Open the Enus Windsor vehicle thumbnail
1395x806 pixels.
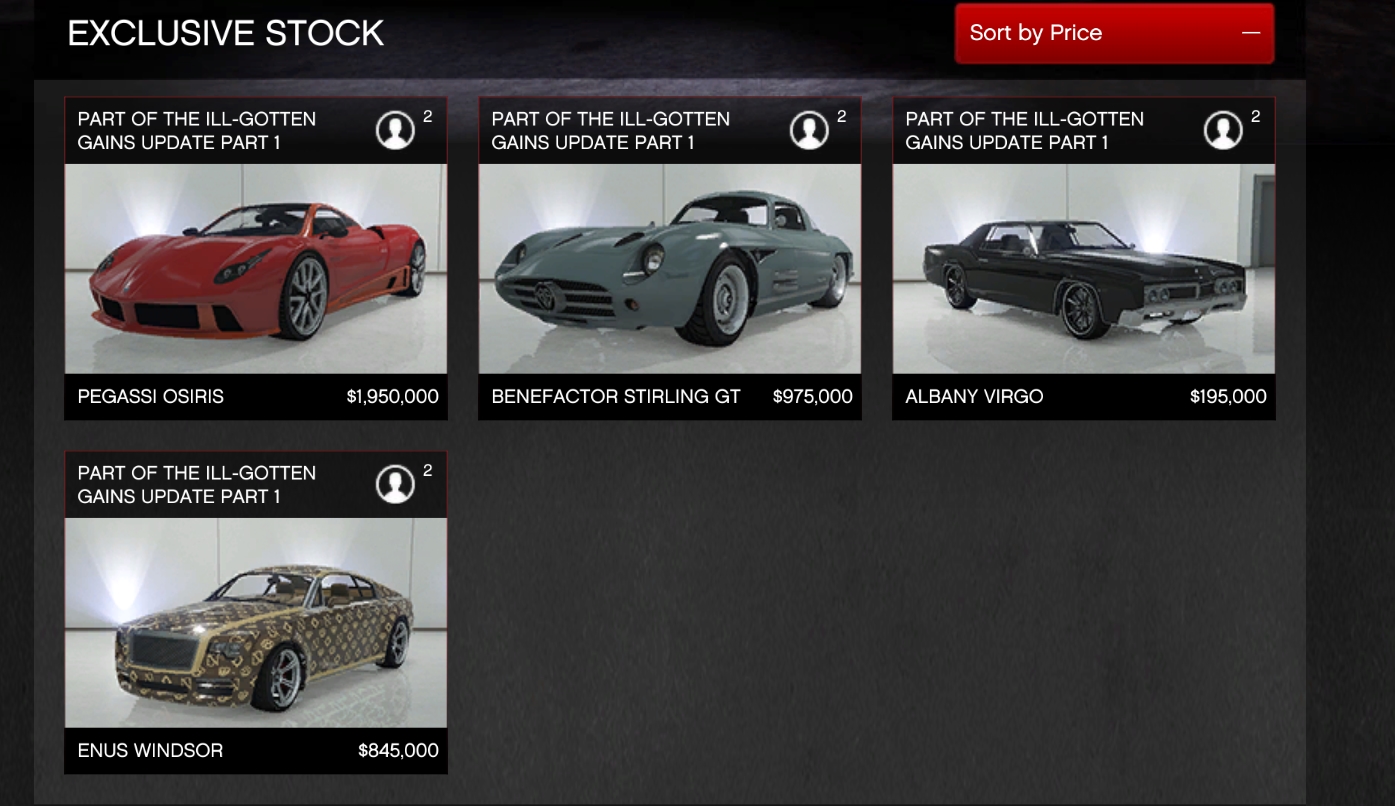(x=255, y=620)
